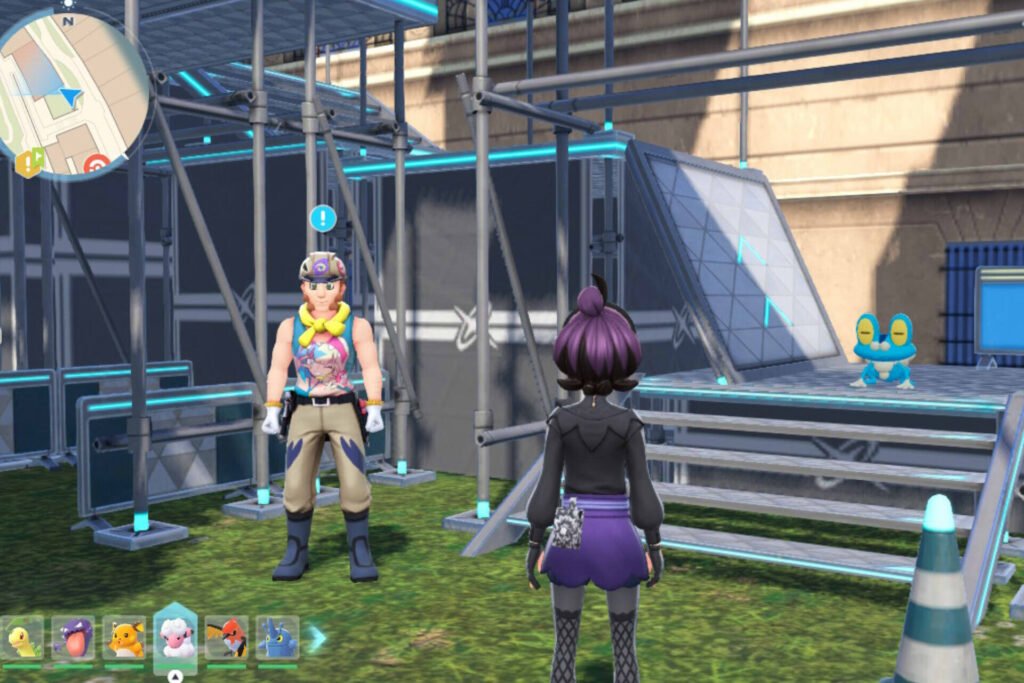Click the yellow exclamation quest marker on minimap

click(29, 161)
